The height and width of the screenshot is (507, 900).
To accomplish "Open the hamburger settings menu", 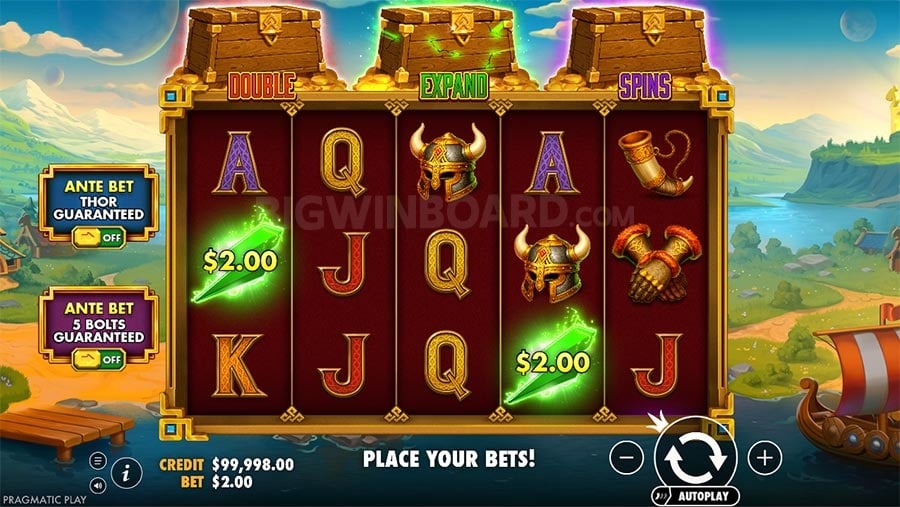I will tap(98, 460).
